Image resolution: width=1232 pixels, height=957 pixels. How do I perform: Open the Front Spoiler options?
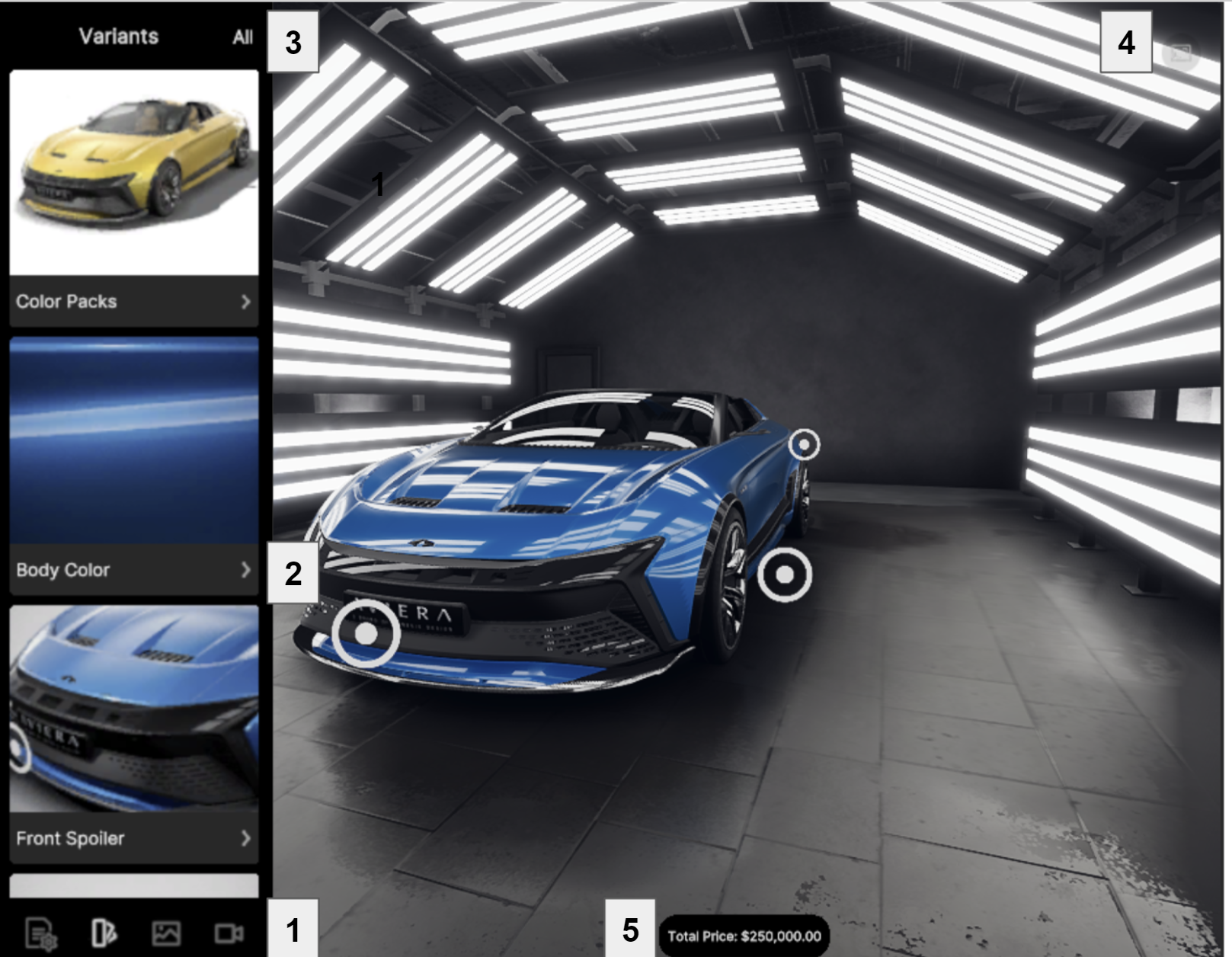click(x=133, y=838)
